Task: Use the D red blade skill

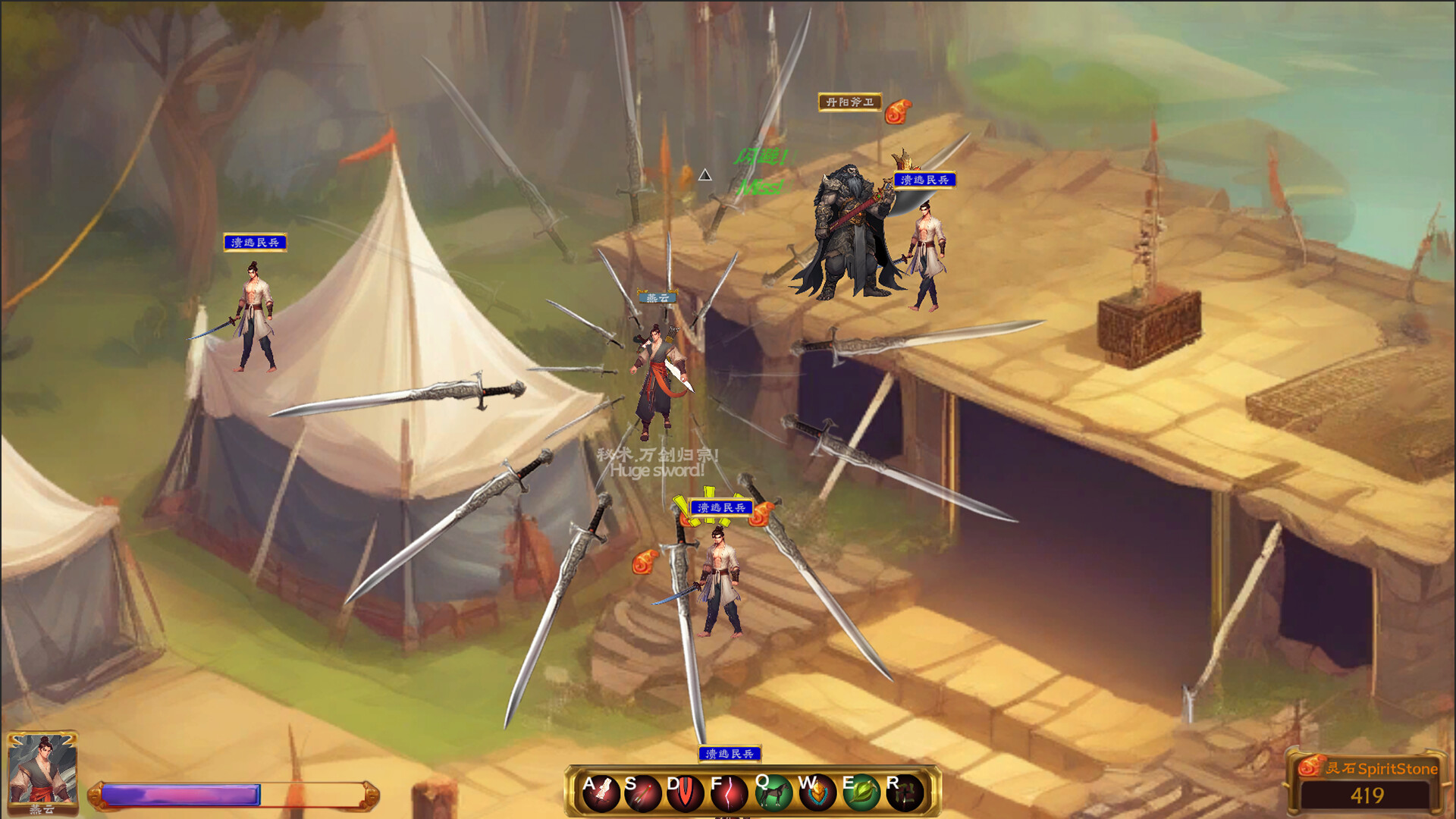Action: (x=686, y=793)
